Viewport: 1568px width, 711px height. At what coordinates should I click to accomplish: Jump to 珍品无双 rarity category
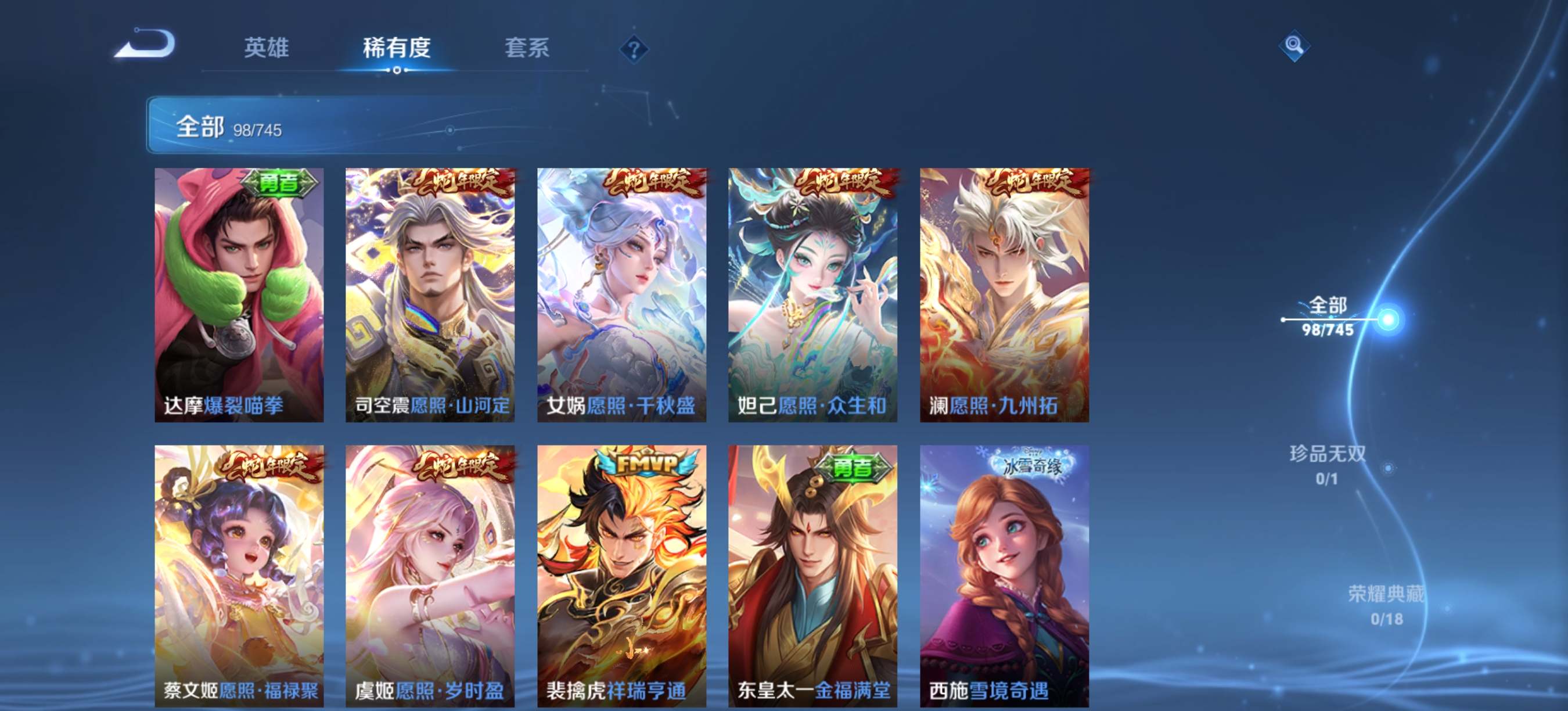[1327, 465]
